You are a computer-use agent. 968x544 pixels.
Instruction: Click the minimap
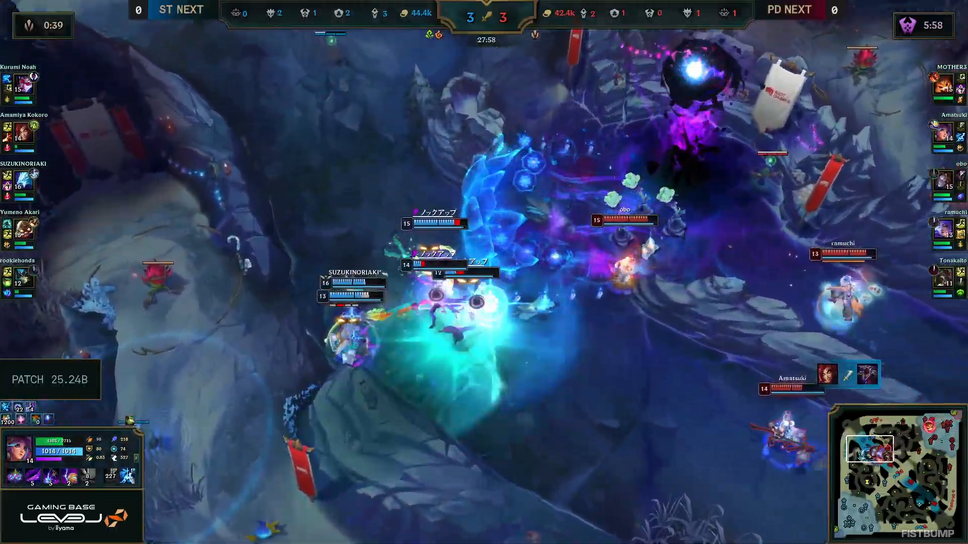click(x=894, y=472)
